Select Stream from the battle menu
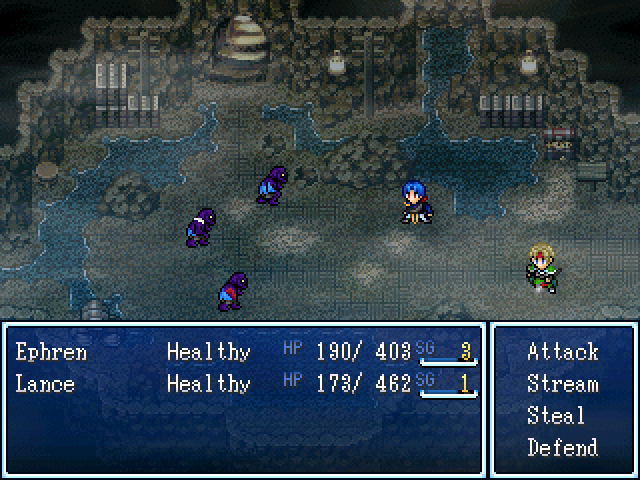Screen dimensions: 640x480 click(562, 384)
